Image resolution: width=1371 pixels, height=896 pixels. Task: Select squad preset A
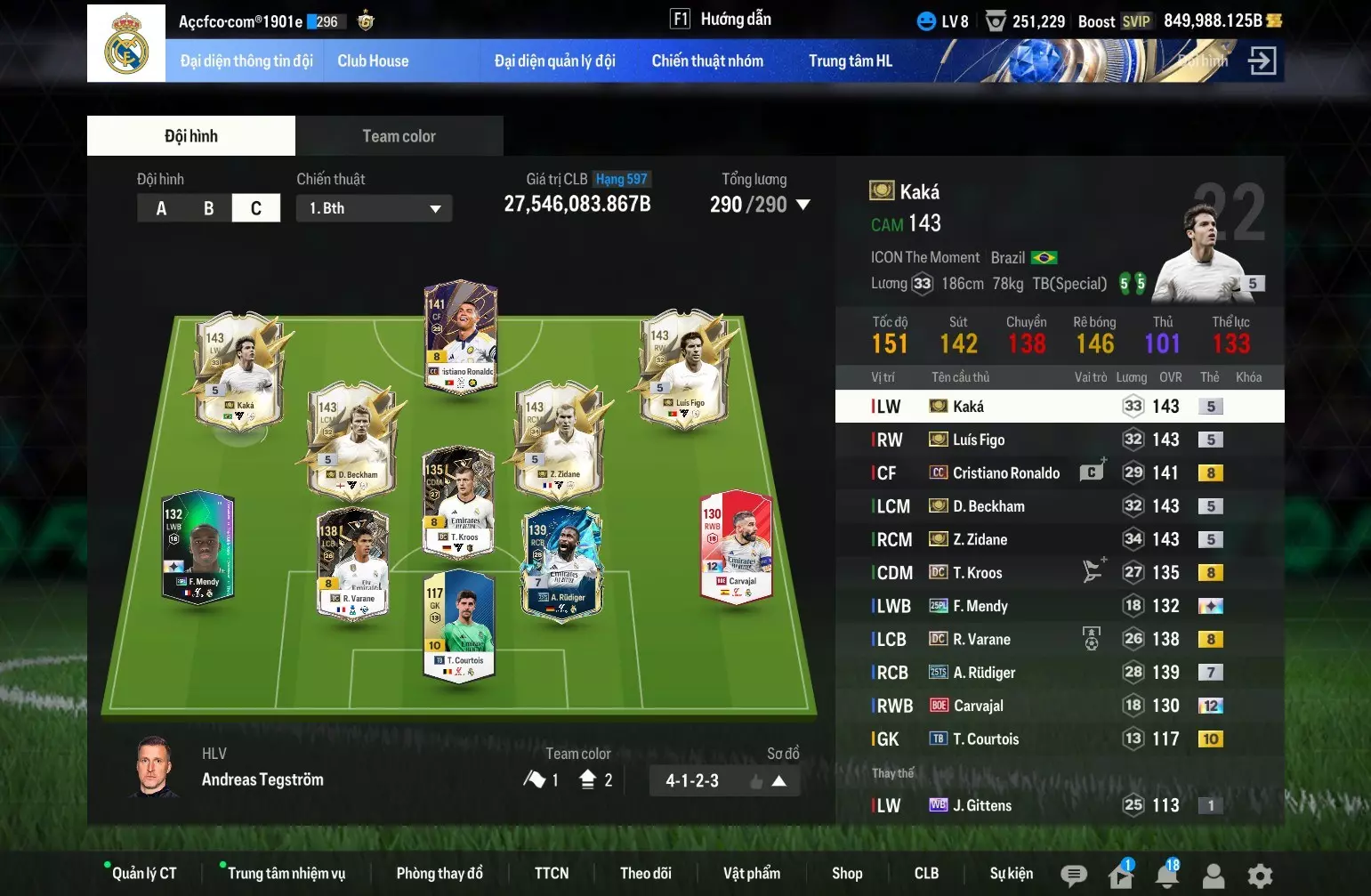point(161,208)
